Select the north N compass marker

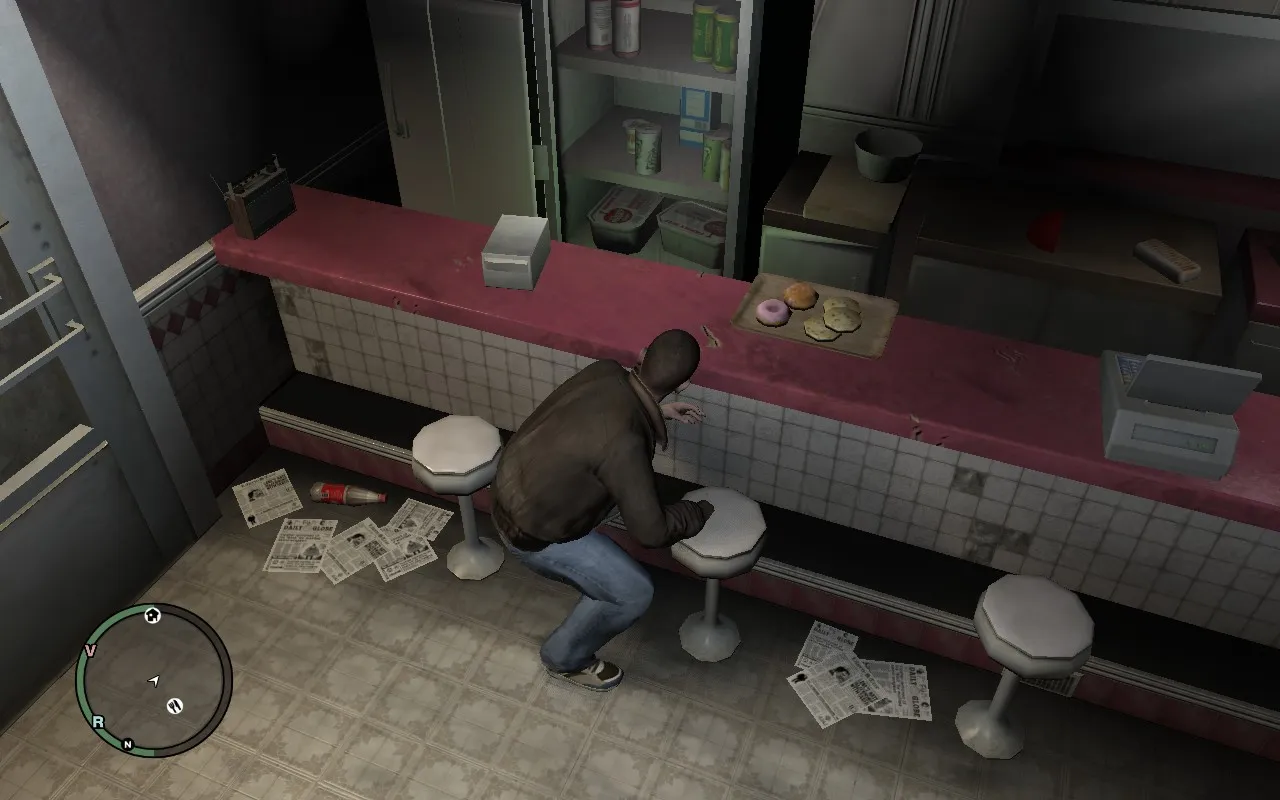coord(128,744)
